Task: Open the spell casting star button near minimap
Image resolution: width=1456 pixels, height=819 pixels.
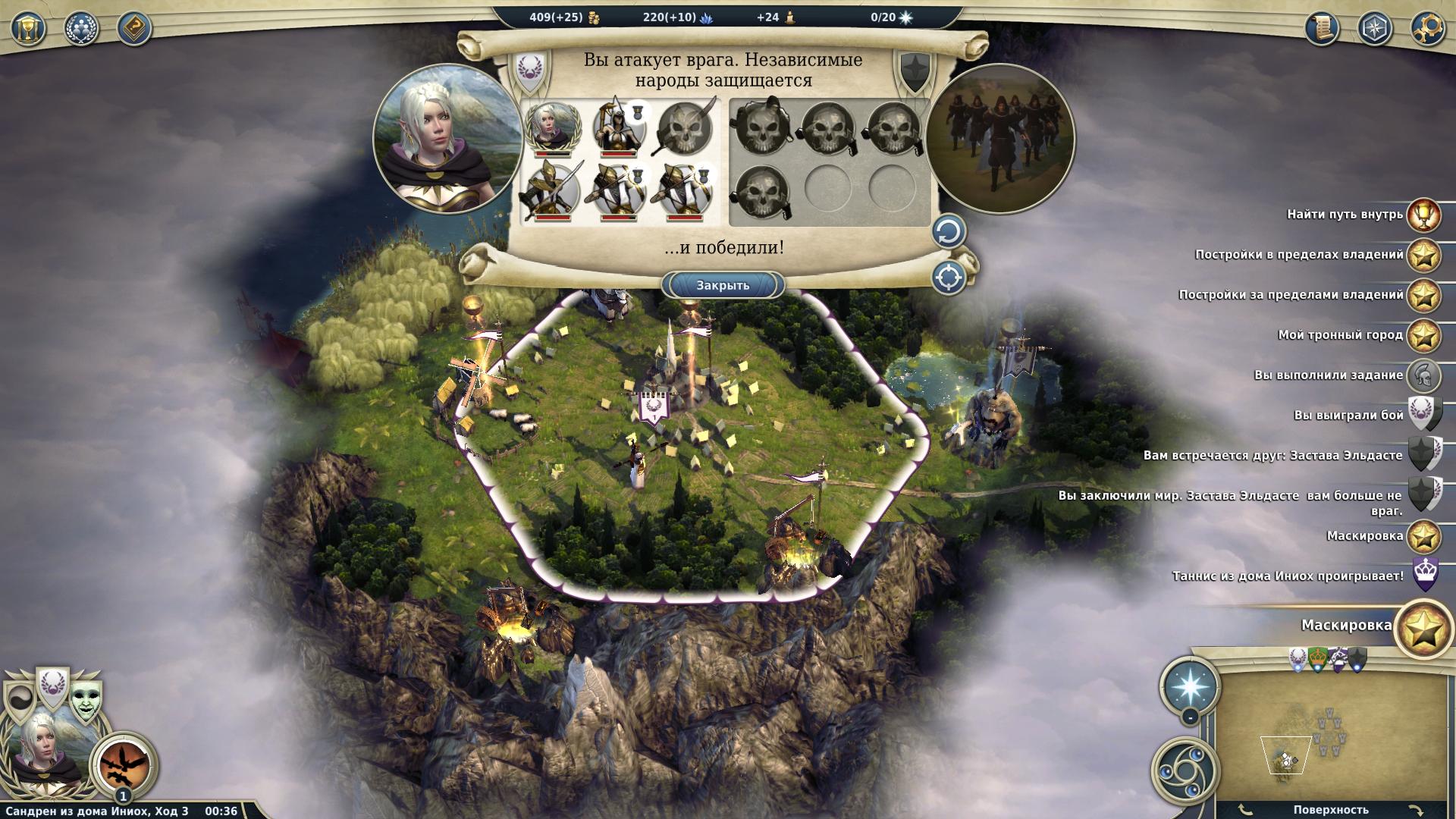Action: (x=1189, y=685)
